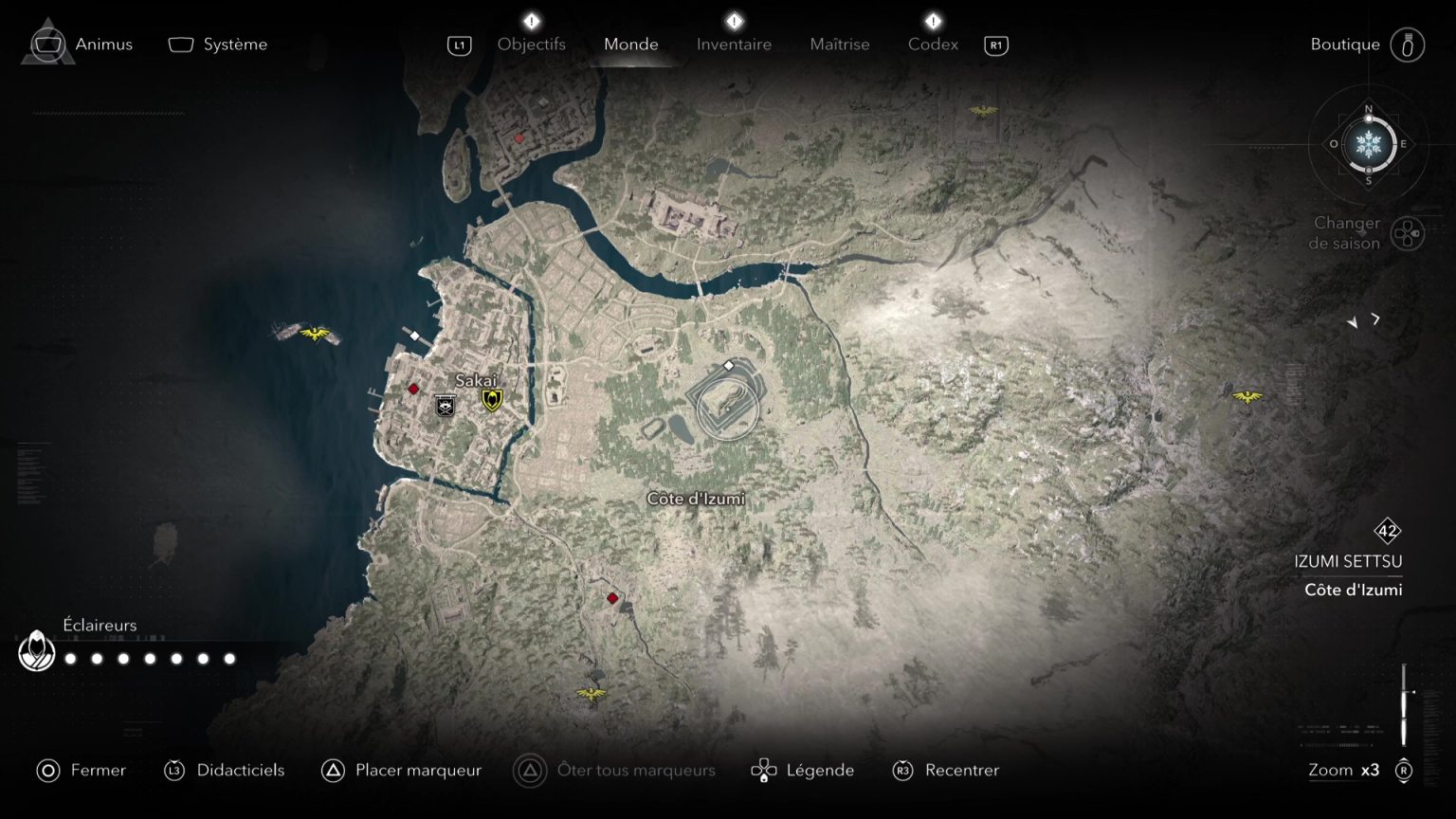1456x819 pixels.
Task: Click the Éclaireurs scout hood icon
Action: point(36,651)
